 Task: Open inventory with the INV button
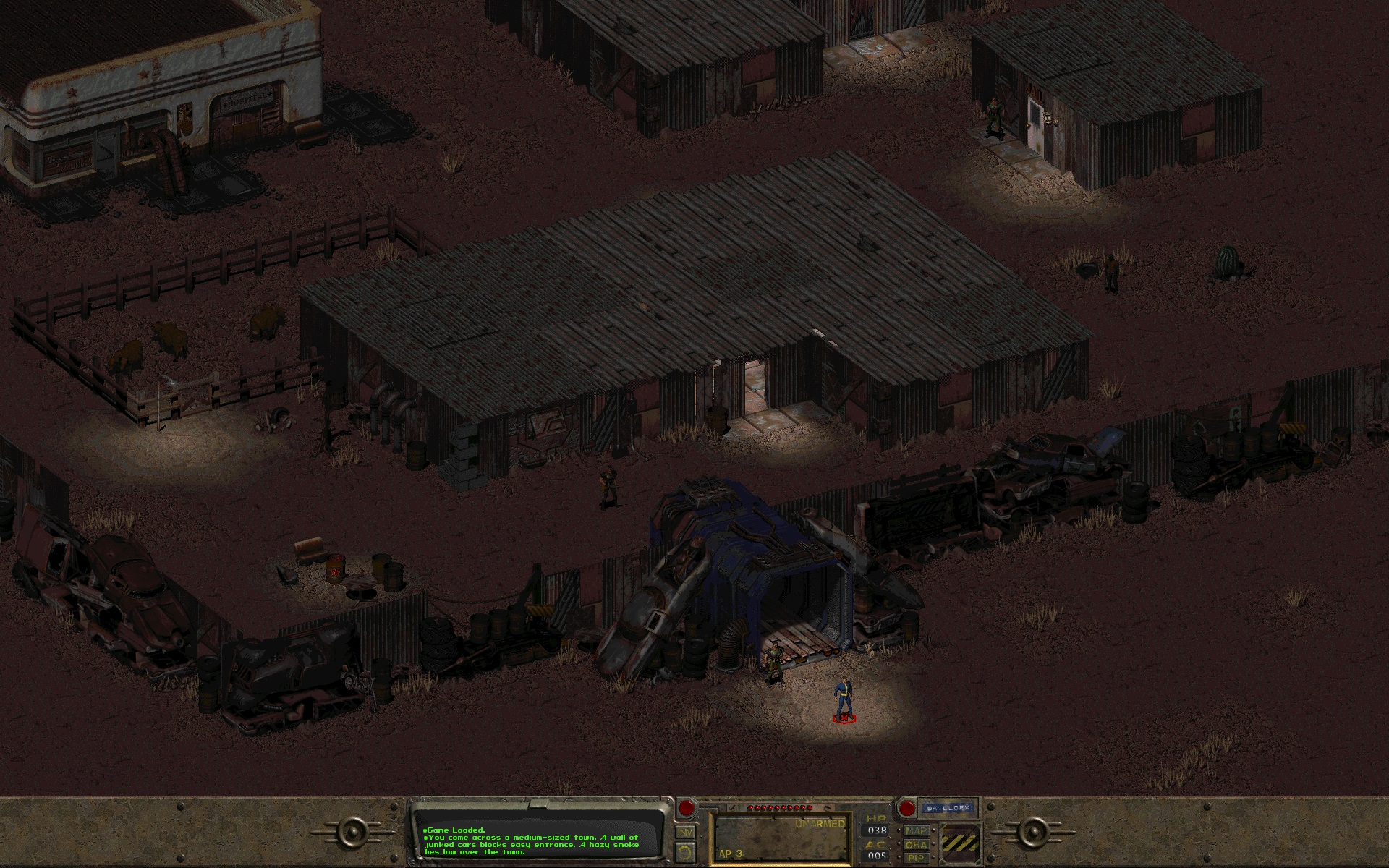(x=684, y=831)
